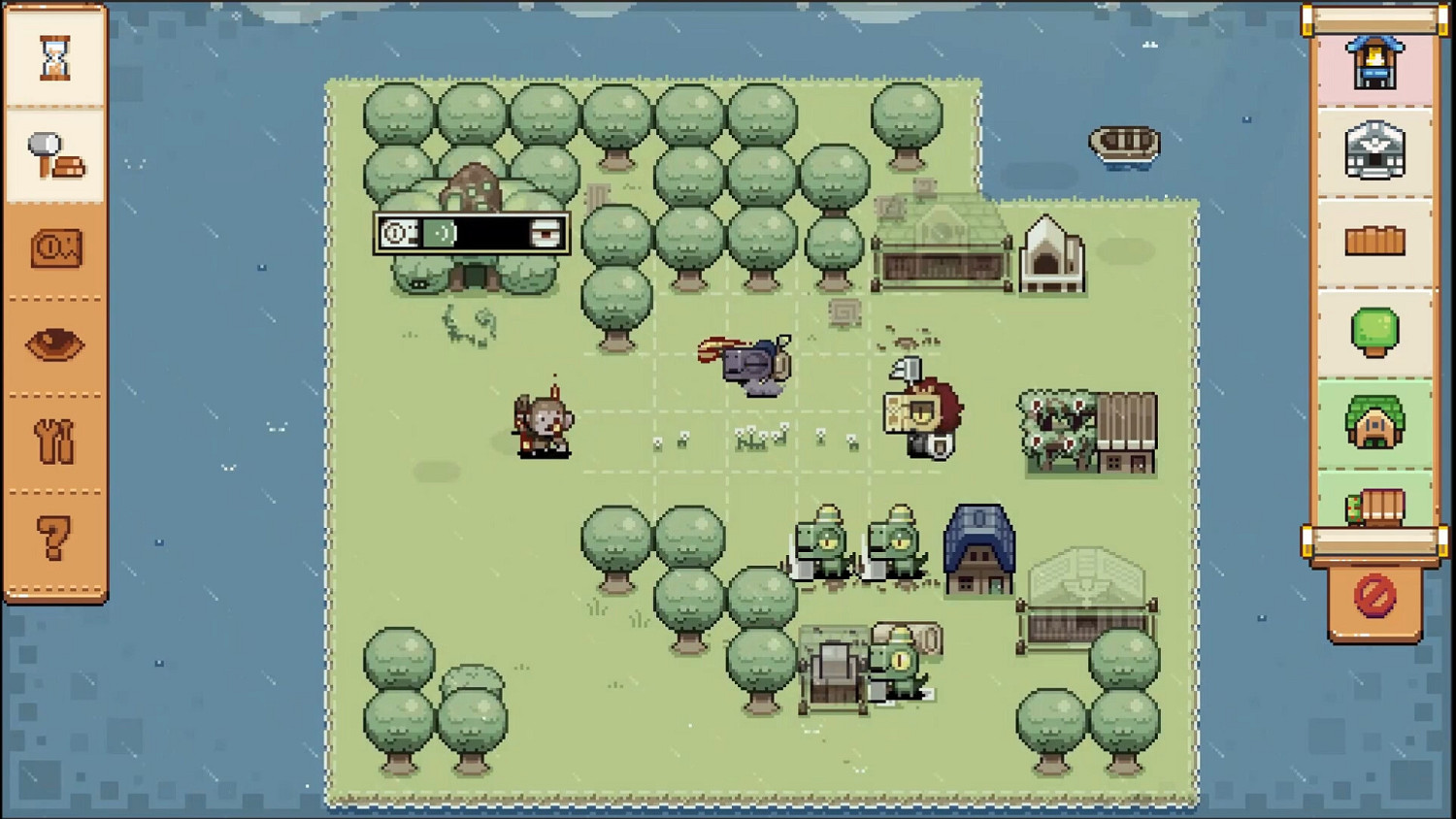Screen dimensions: 1456x819
Task: Toggle the selected house option in build list
Action: [1375, 423]
